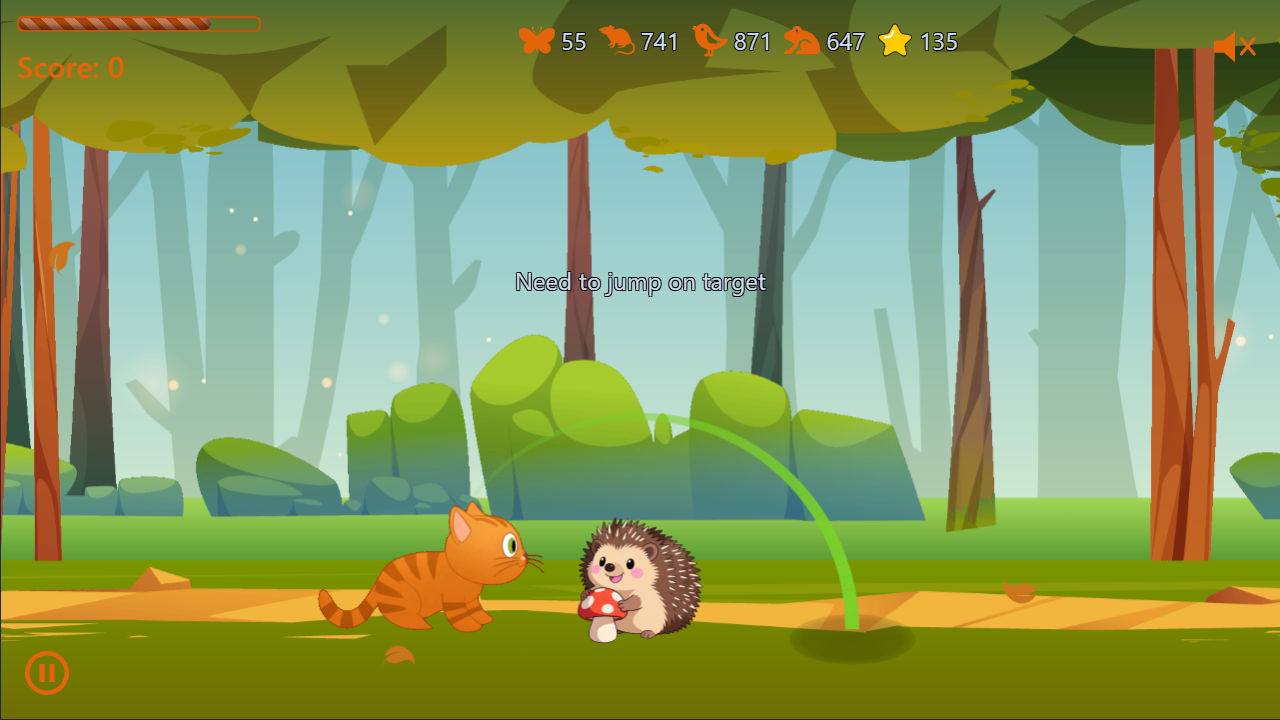Click the 'Need to jump on target' message
This screenshot has height=720, width=1280.
640,282
